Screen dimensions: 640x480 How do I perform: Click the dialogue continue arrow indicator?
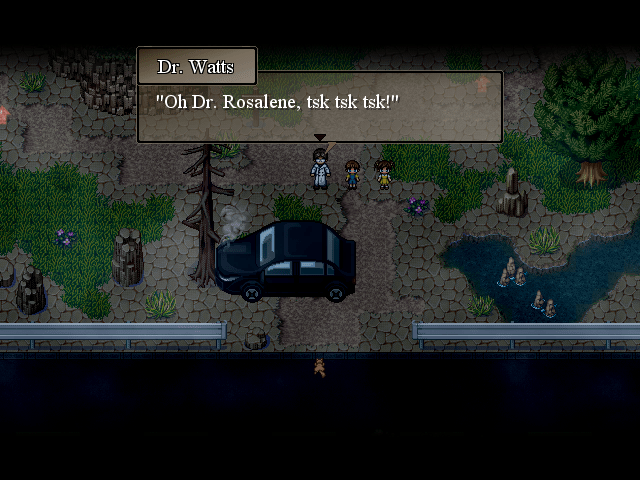[319, 138]
